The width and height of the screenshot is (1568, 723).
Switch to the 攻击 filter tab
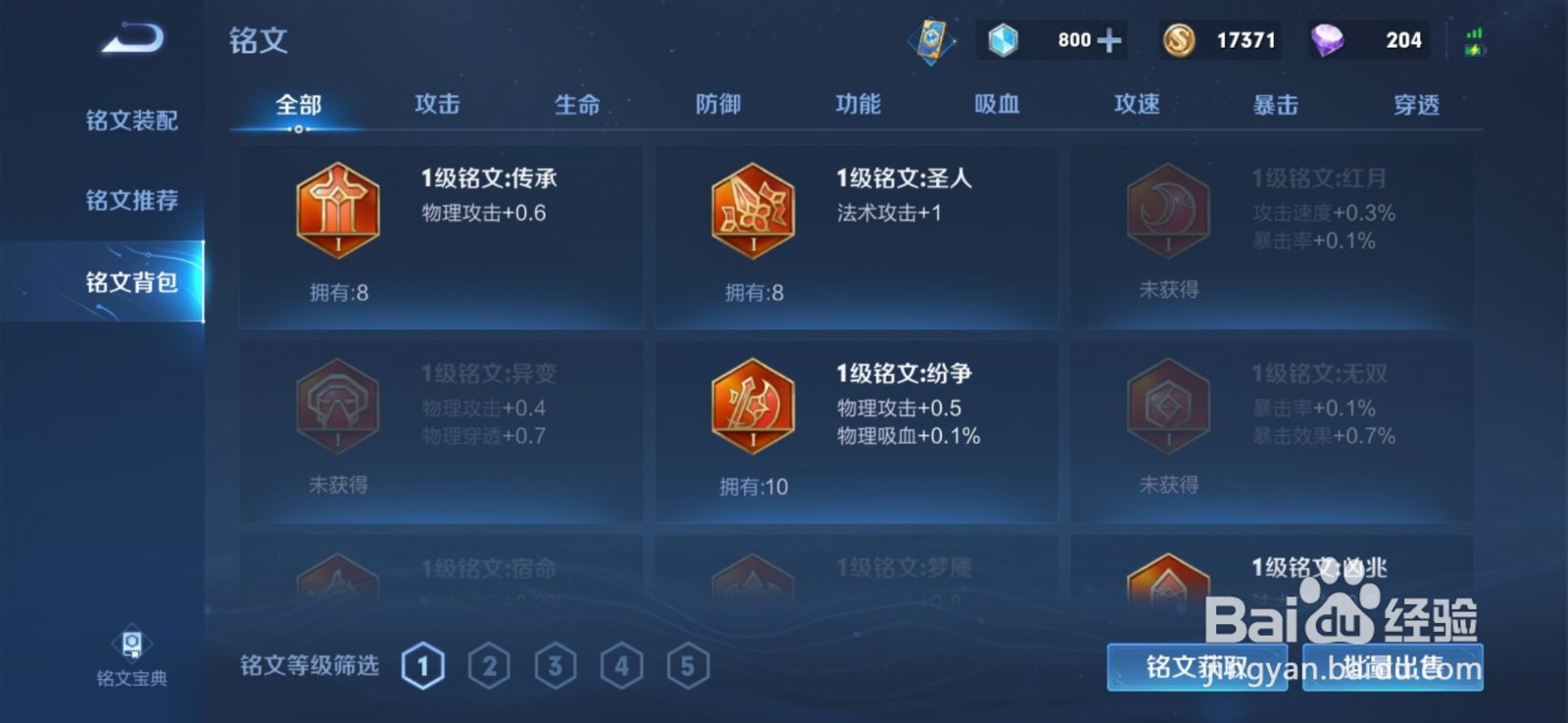tap(436, 104)
